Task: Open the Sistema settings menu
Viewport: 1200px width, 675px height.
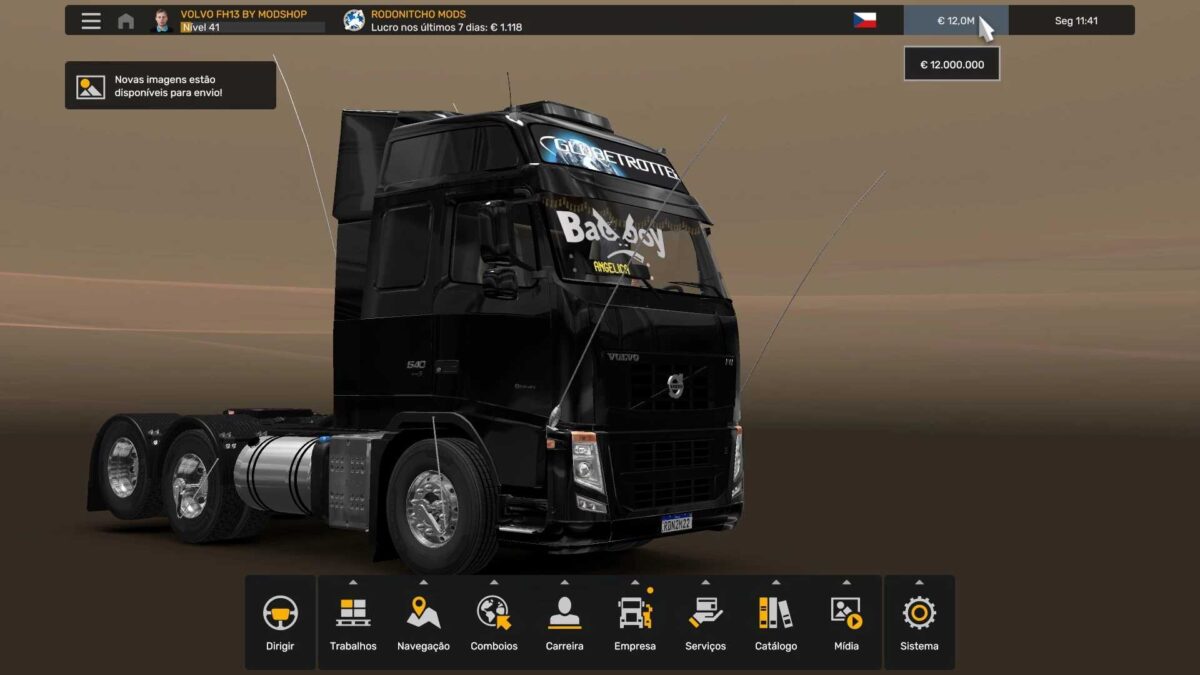Action: tap(919, 622)
